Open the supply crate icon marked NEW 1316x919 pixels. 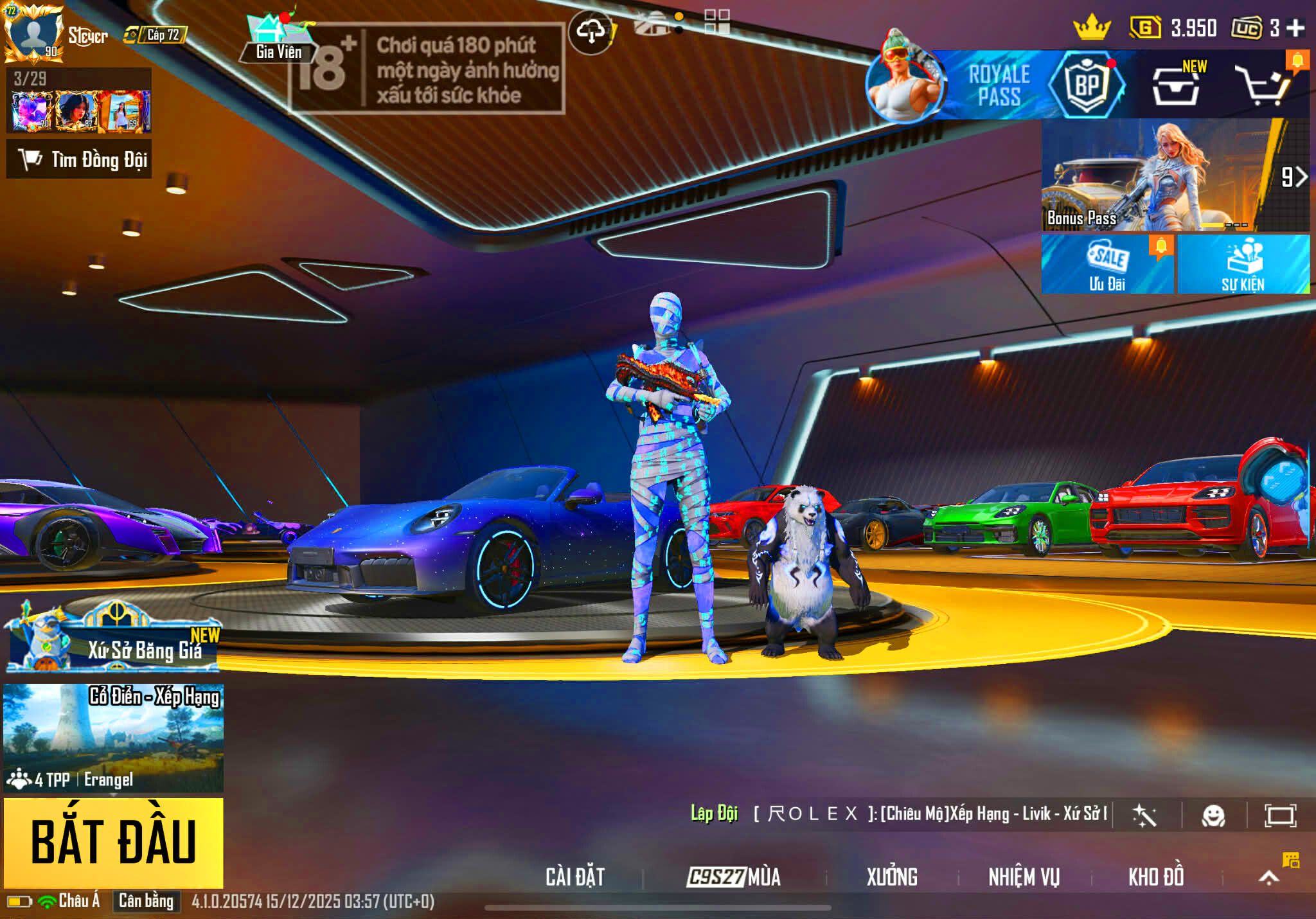[1176, 85]
